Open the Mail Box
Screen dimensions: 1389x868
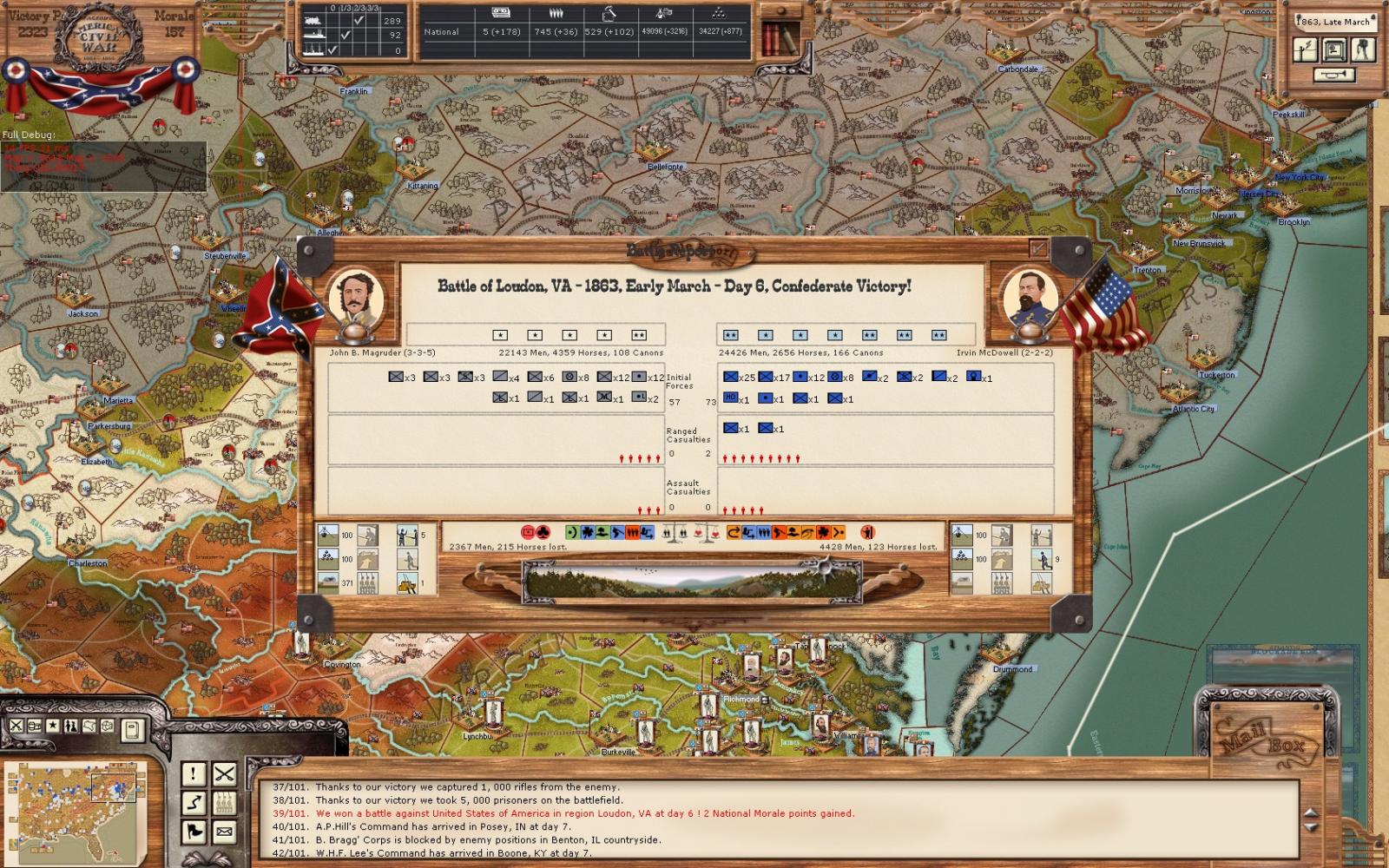pyautogui.click(x=1267, y=740)
